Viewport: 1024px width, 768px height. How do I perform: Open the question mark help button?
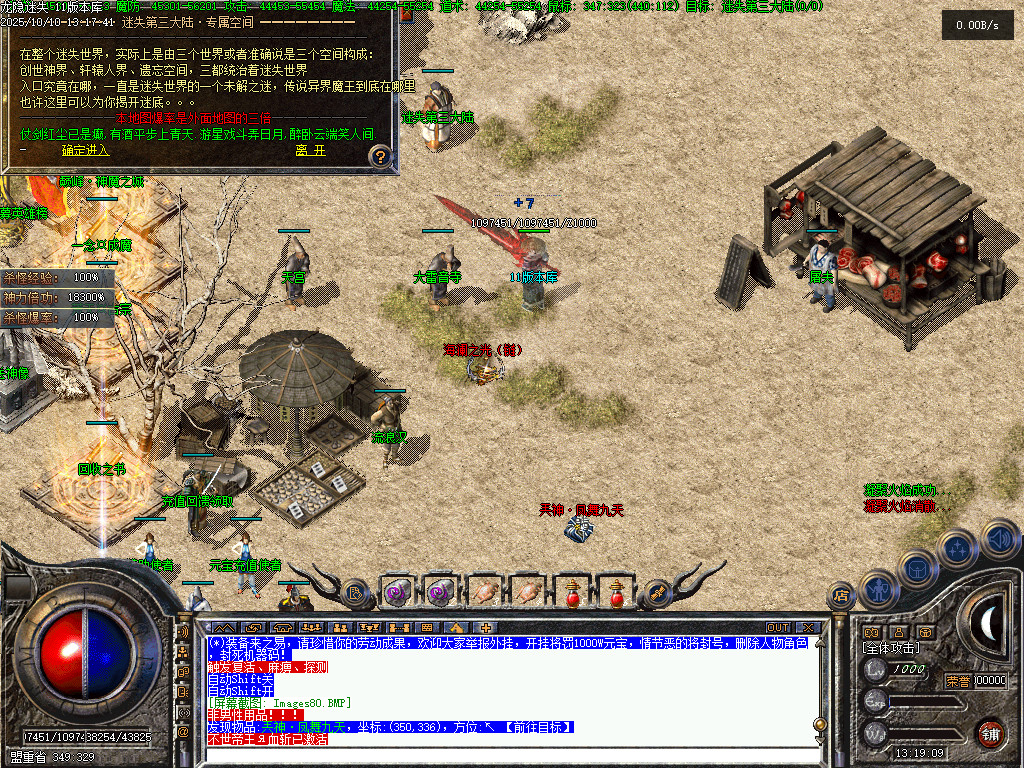coord(379,156)
